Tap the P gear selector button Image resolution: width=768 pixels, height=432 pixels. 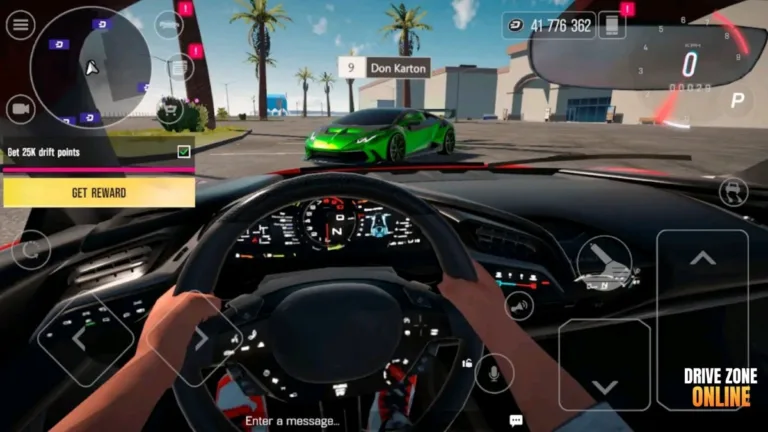738,100
